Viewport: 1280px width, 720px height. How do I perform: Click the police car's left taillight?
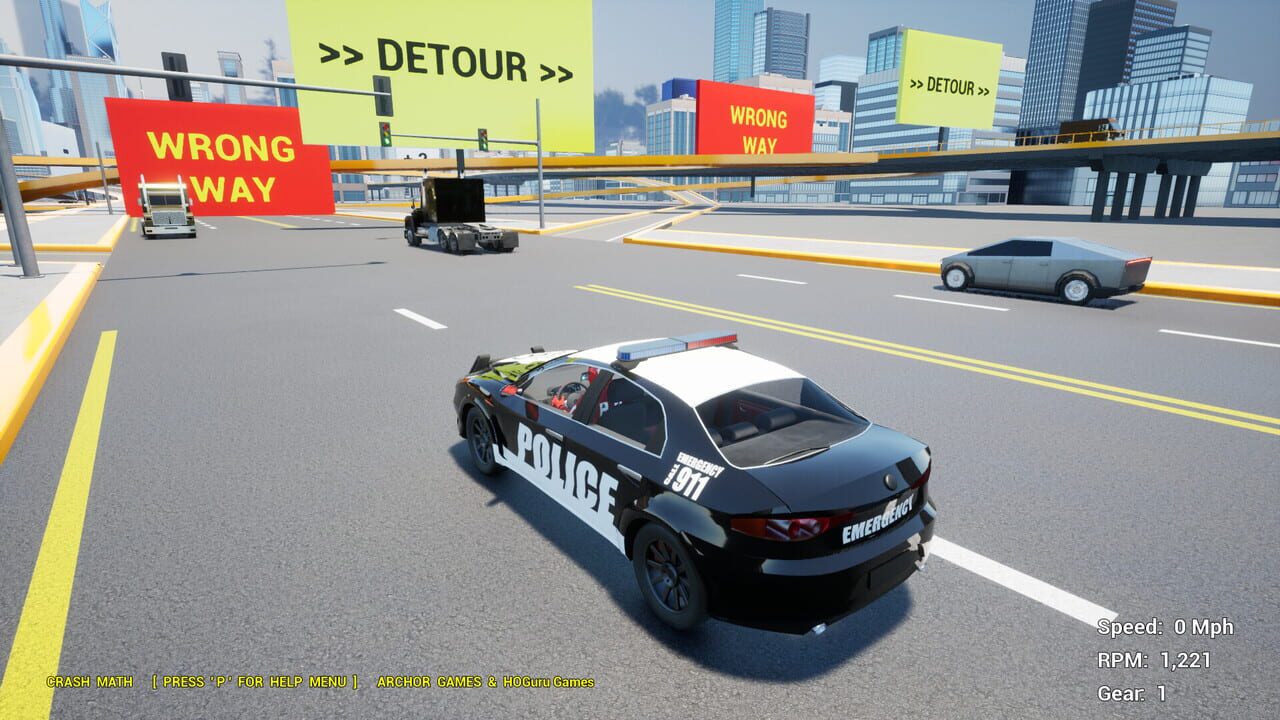coord(779,528)
